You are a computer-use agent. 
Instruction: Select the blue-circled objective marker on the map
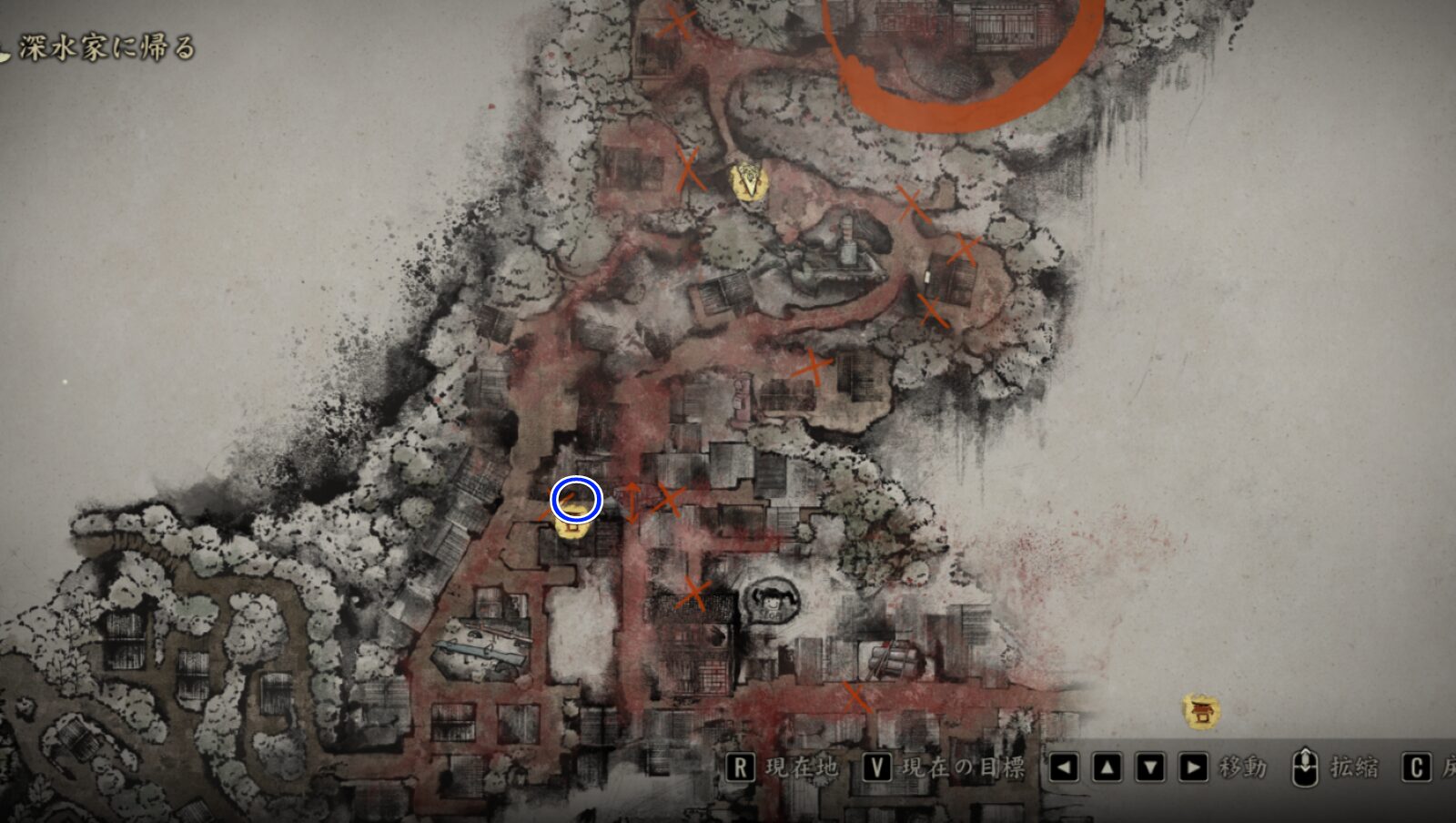point(575,501)
